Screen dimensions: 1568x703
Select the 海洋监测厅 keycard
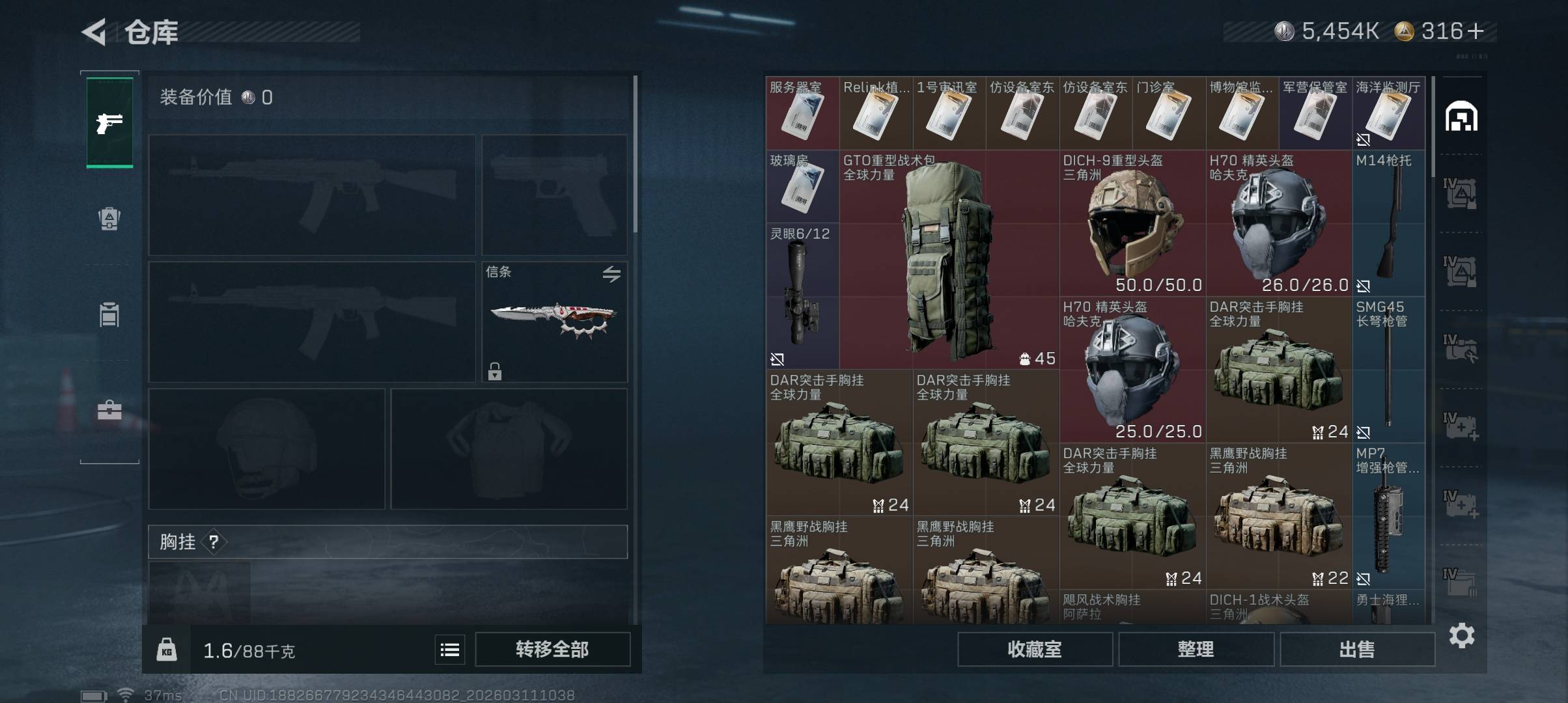[x=1388, y=113]
